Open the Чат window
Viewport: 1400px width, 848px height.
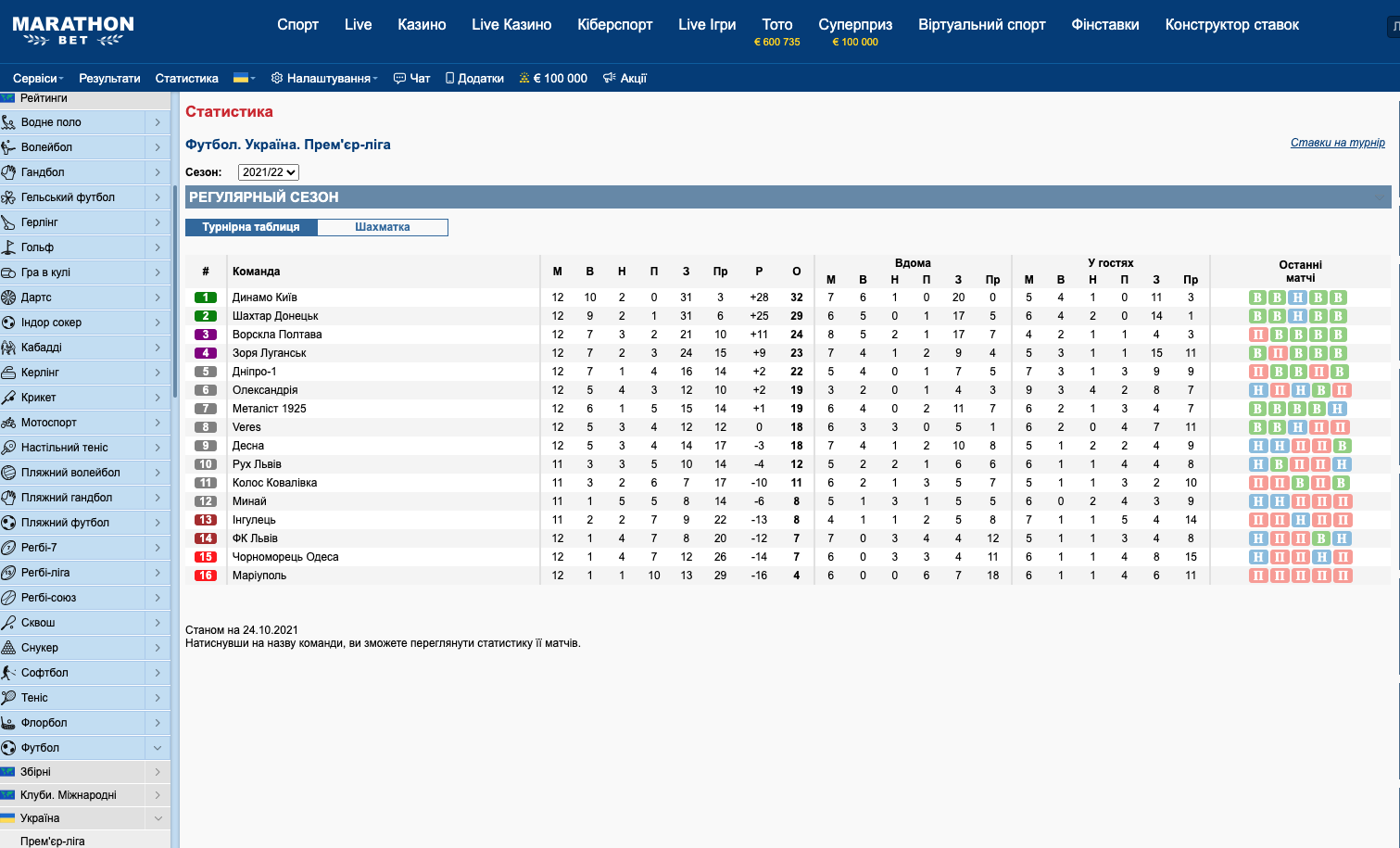pos(412,79)
